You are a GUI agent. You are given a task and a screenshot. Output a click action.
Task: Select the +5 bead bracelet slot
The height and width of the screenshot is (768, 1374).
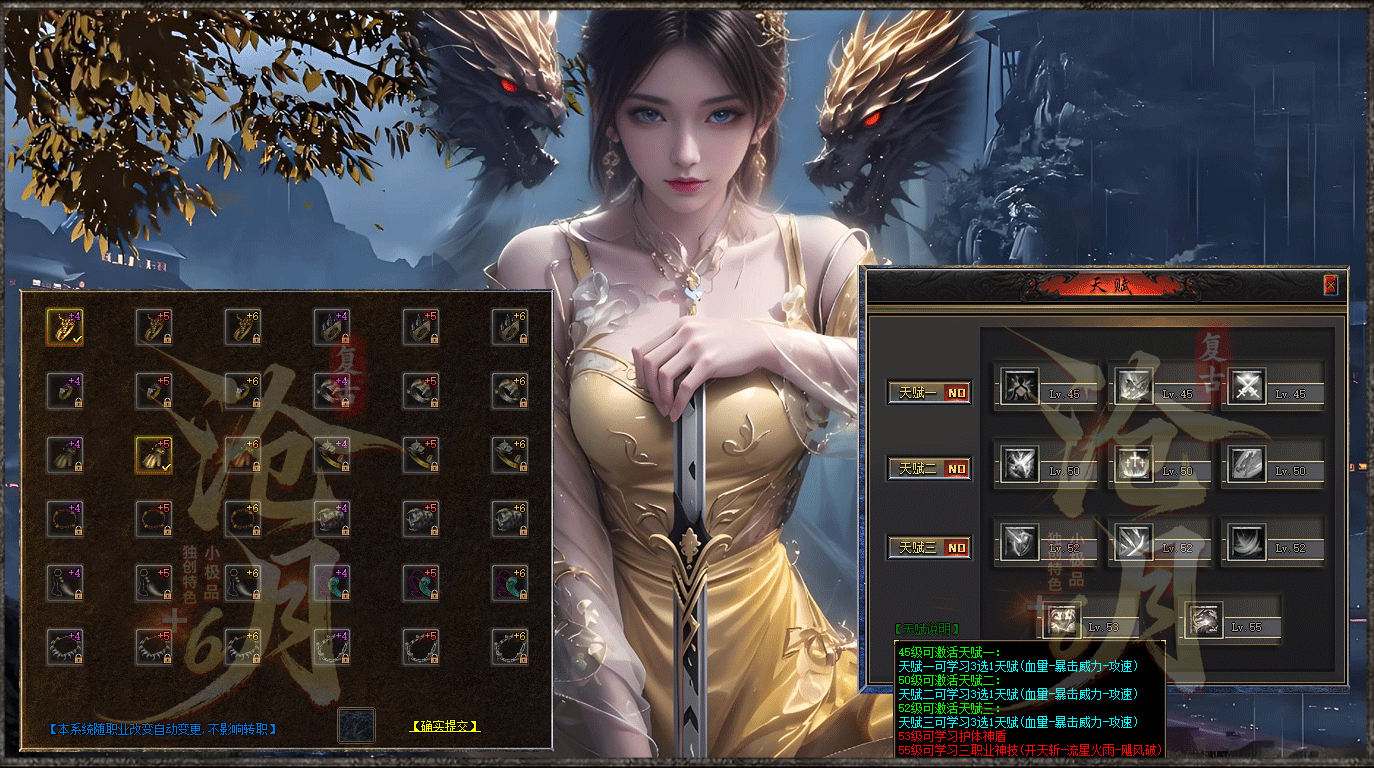tap(153, 519)
